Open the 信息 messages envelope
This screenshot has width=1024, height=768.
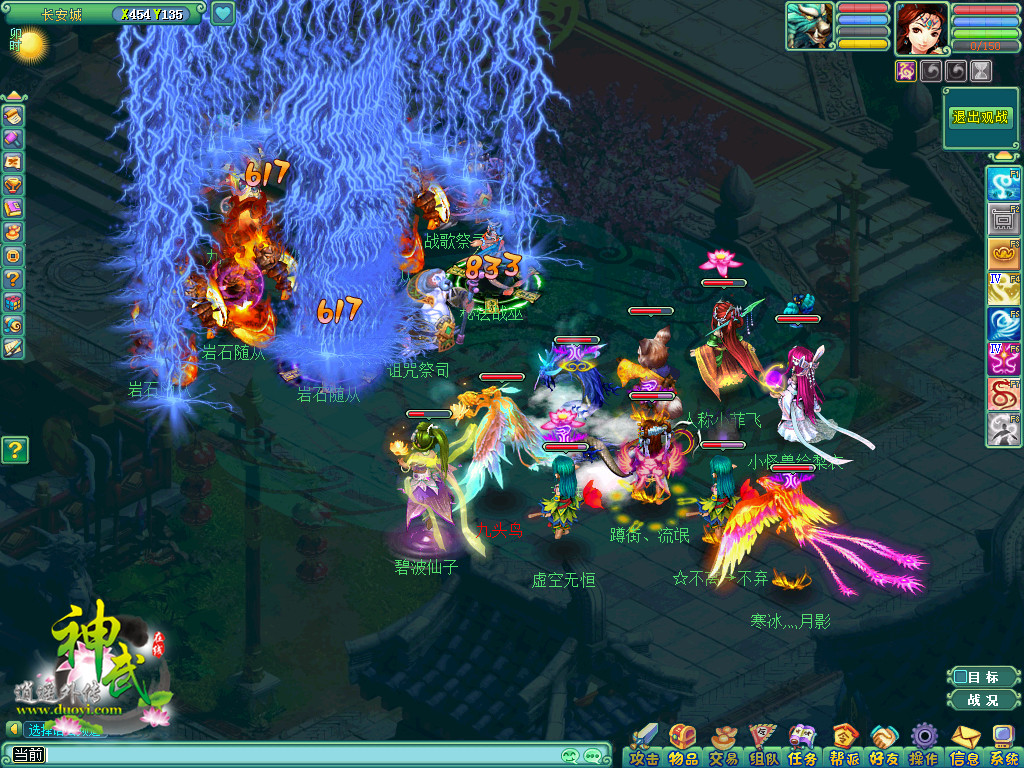[964, 745]
